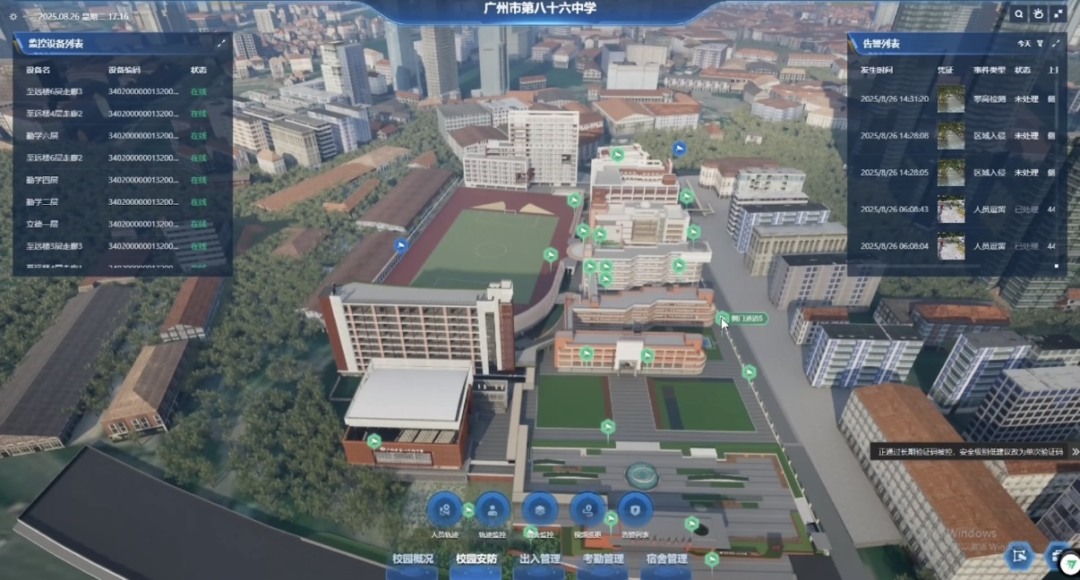Image resolution: width=1080 pixels, height=580 pixels.
Task: Expand the 告警列表 panel
Action: coord(1055,44)
